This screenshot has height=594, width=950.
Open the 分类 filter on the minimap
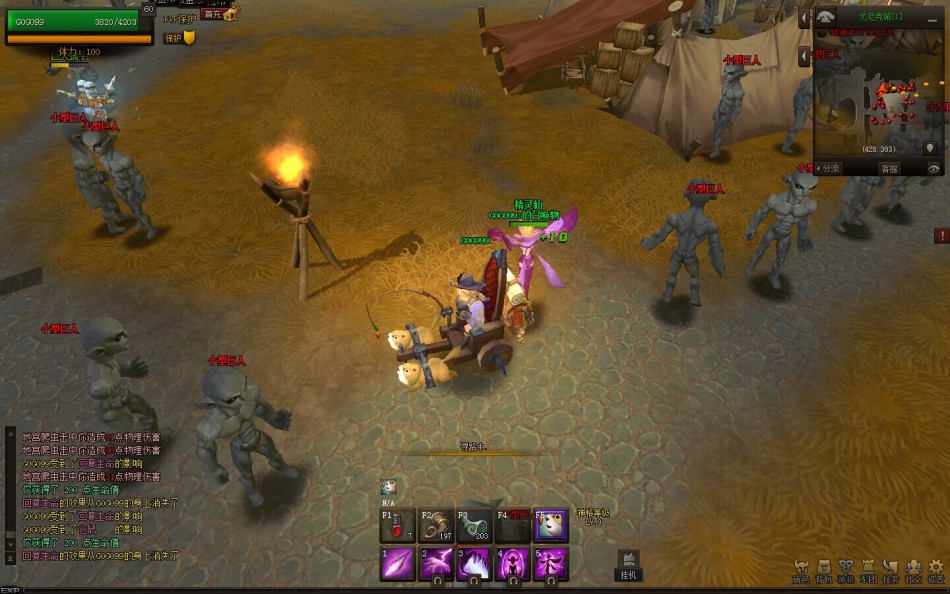pos(828,169)
